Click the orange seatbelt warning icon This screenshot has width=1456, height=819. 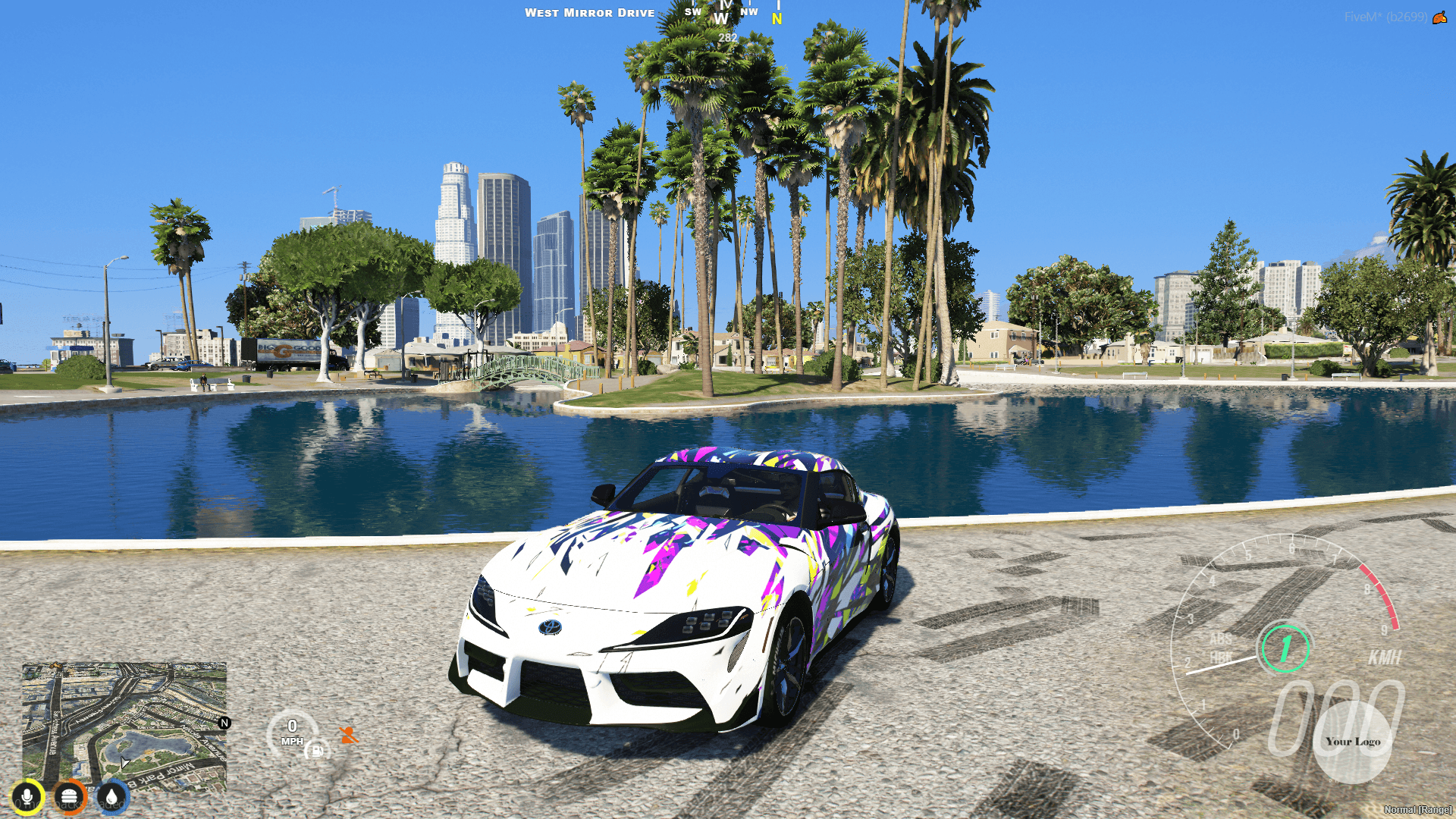(348, 735)
